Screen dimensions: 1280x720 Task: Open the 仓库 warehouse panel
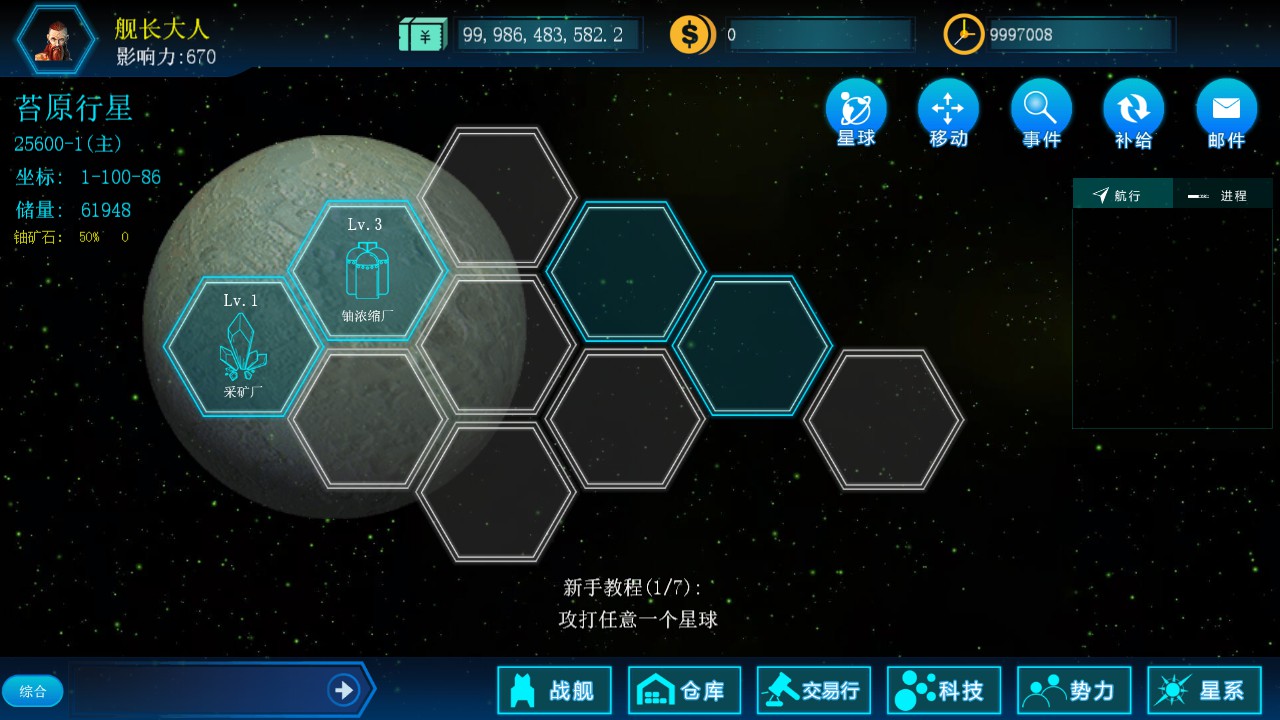[684, 689]
